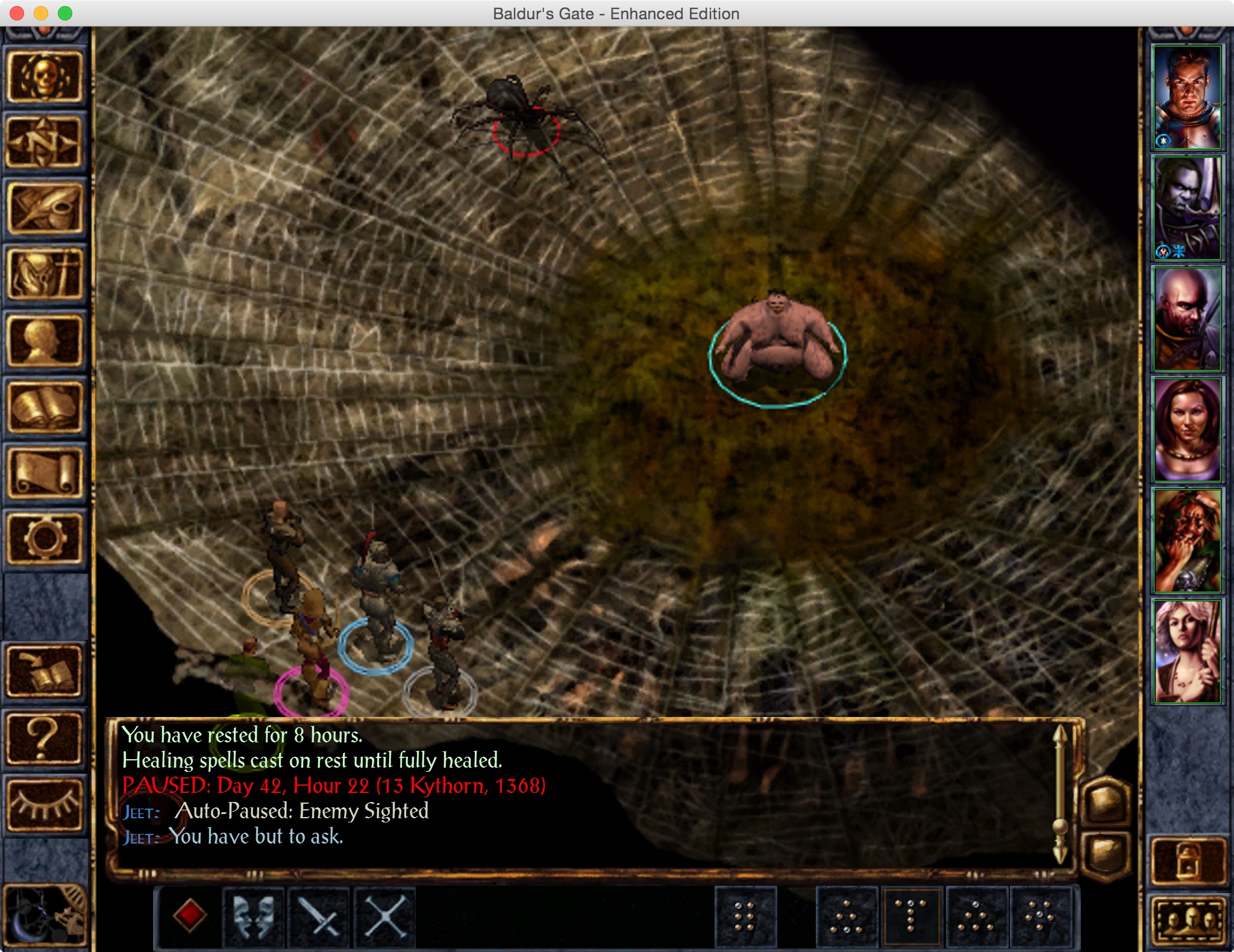Open the inventory screen button
The image size is (1234, 952).
click(45, 275)
